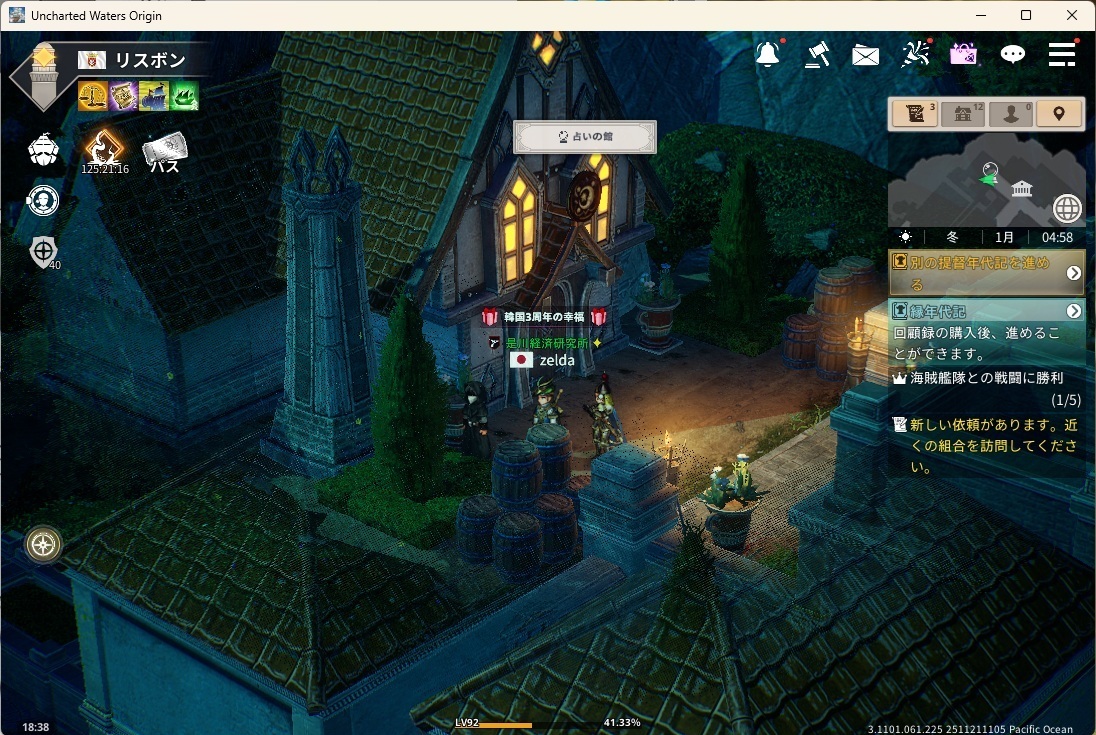The image size is (1096, 735).
Task: Click the bank marker on the minimap
Action: tap(1021, 189)
